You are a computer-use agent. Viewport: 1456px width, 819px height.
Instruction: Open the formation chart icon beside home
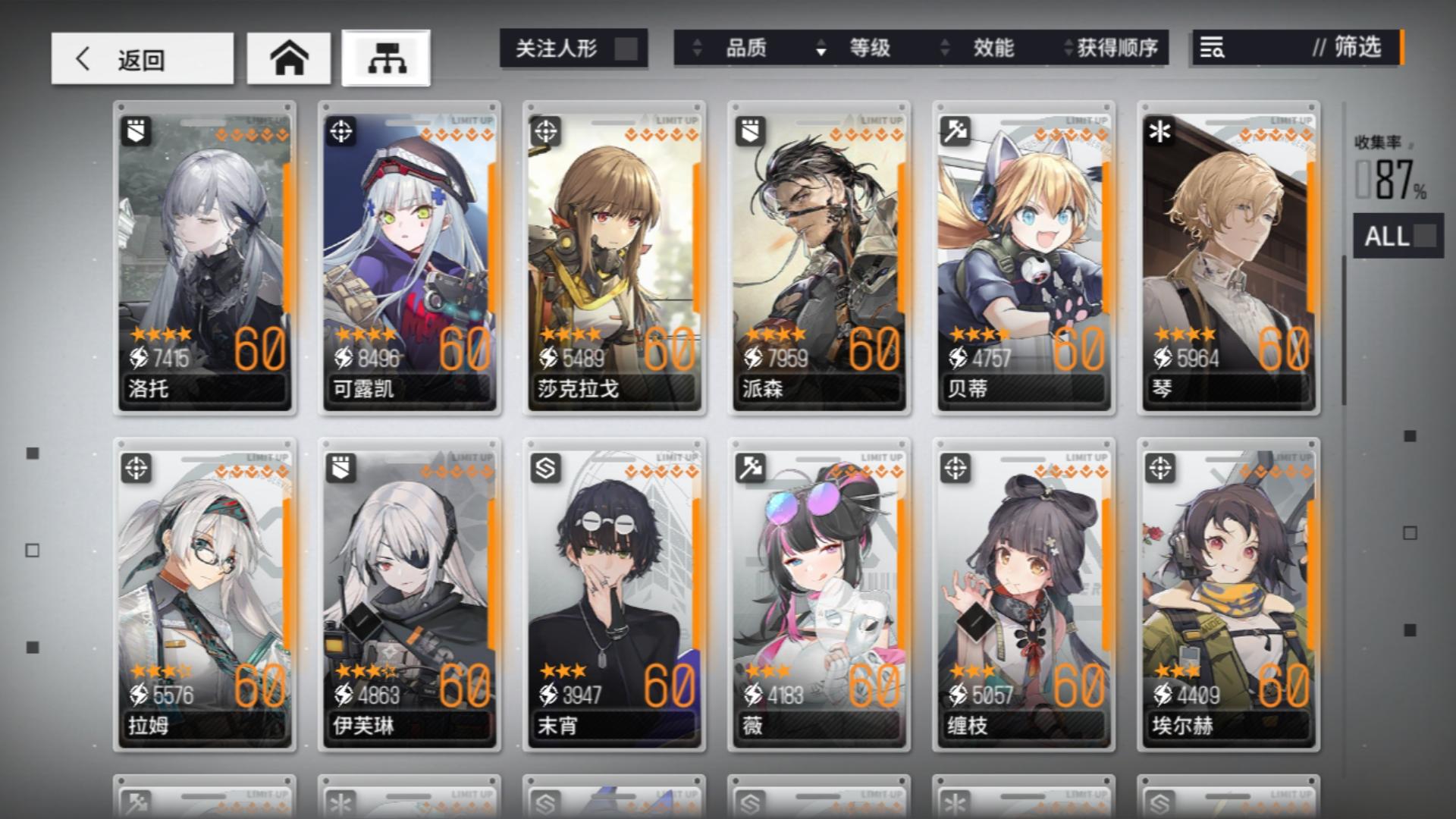pos(386,55)
